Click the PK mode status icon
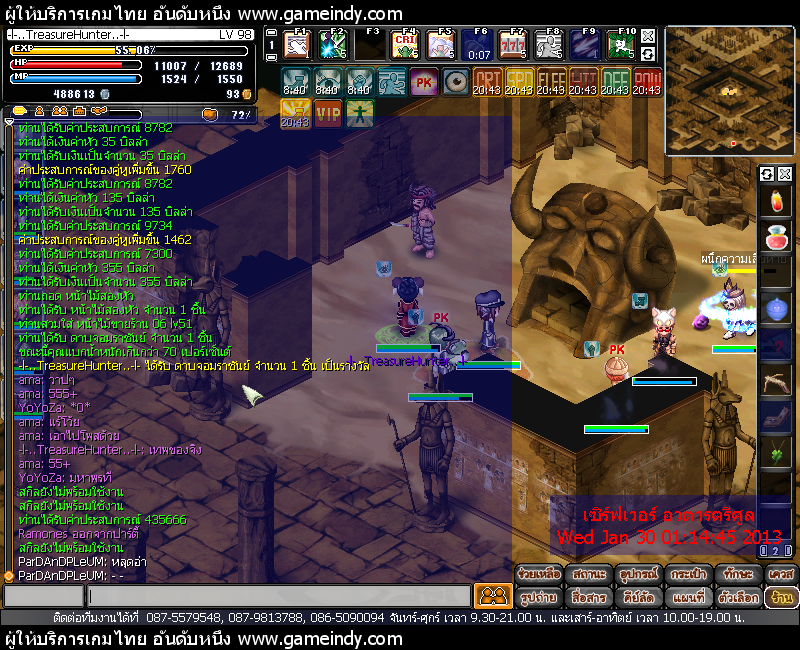The image size is (800, 650). tap(424, 82)
